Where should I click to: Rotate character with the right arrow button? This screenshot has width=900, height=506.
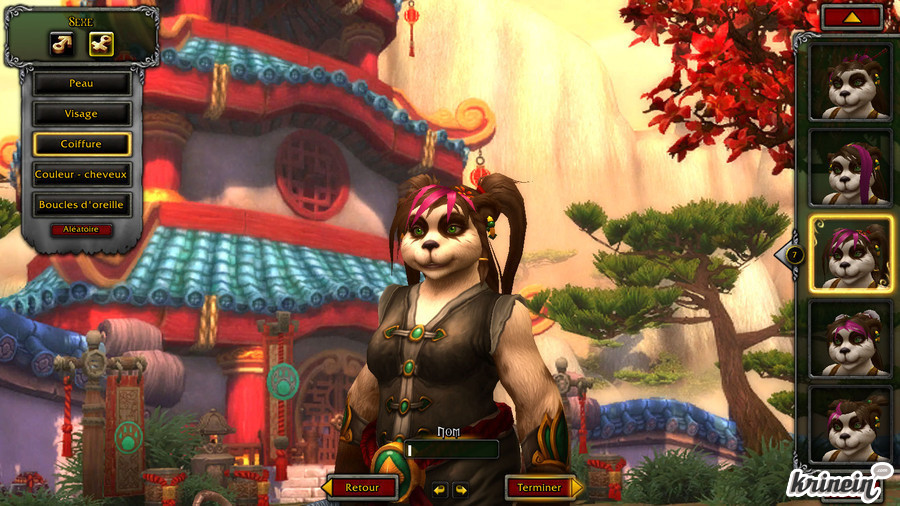click(461, 490)
